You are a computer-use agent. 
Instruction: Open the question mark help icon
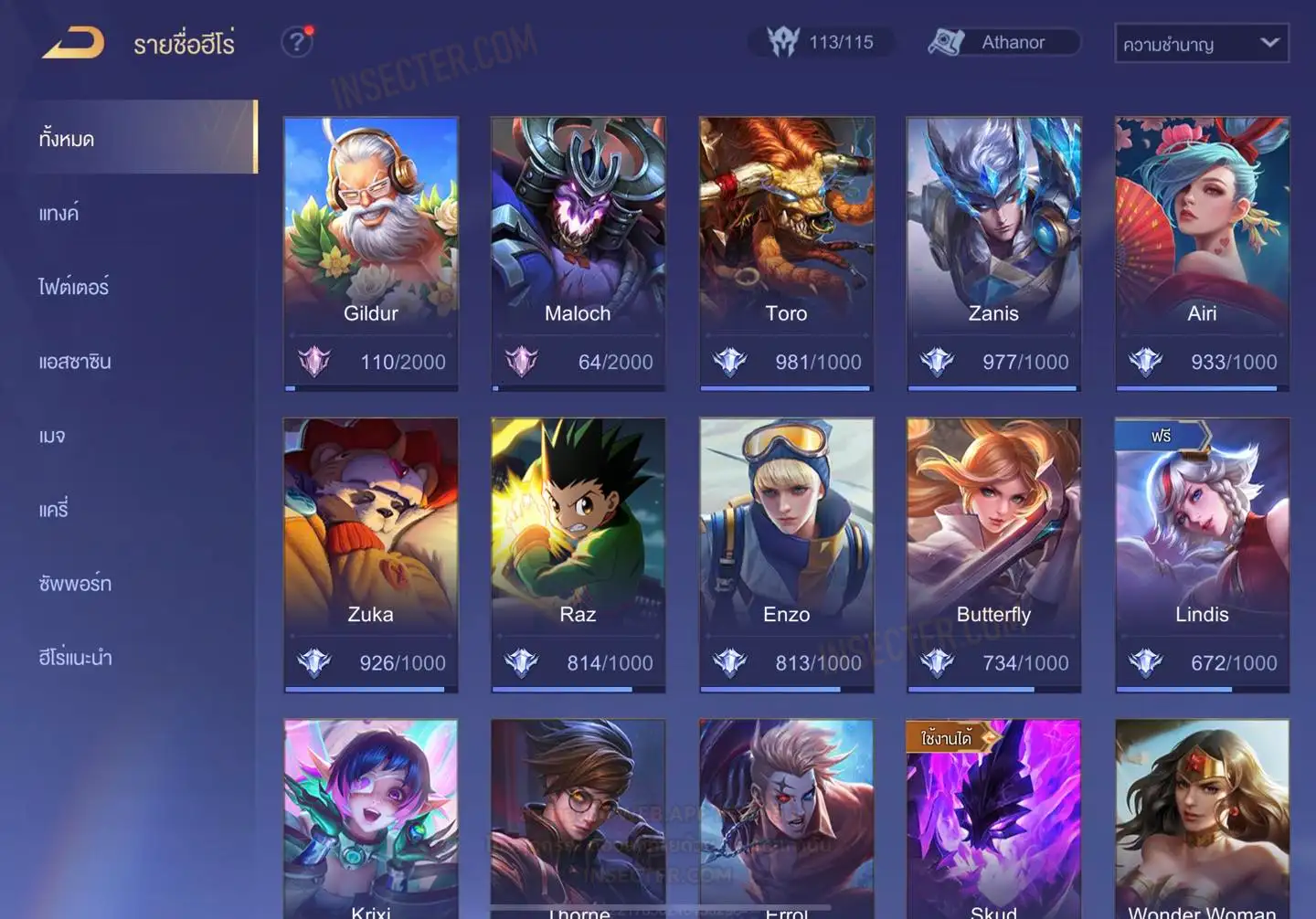296,42
